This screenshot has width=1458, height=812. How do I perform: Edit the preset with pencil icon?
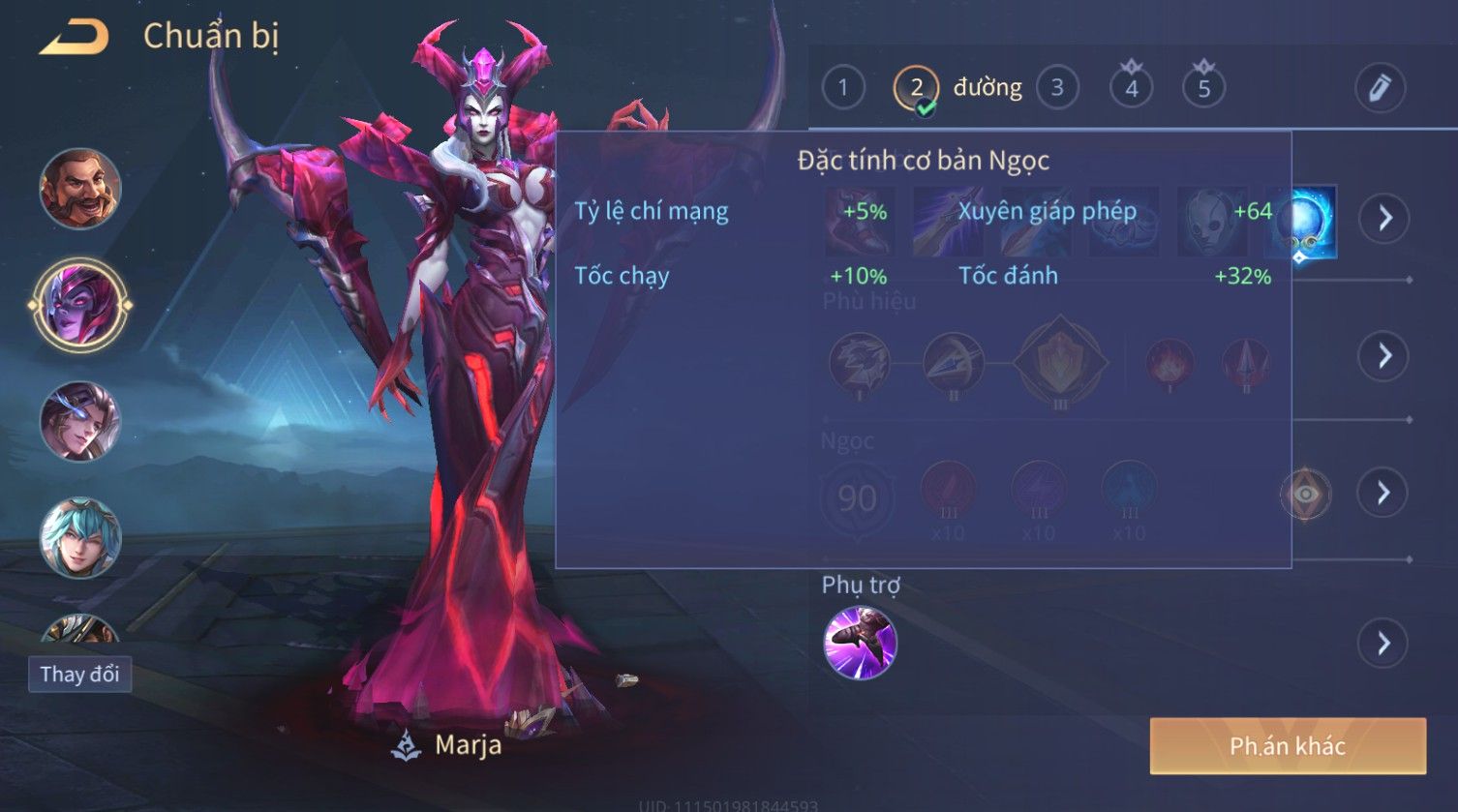pos(1380,88)
